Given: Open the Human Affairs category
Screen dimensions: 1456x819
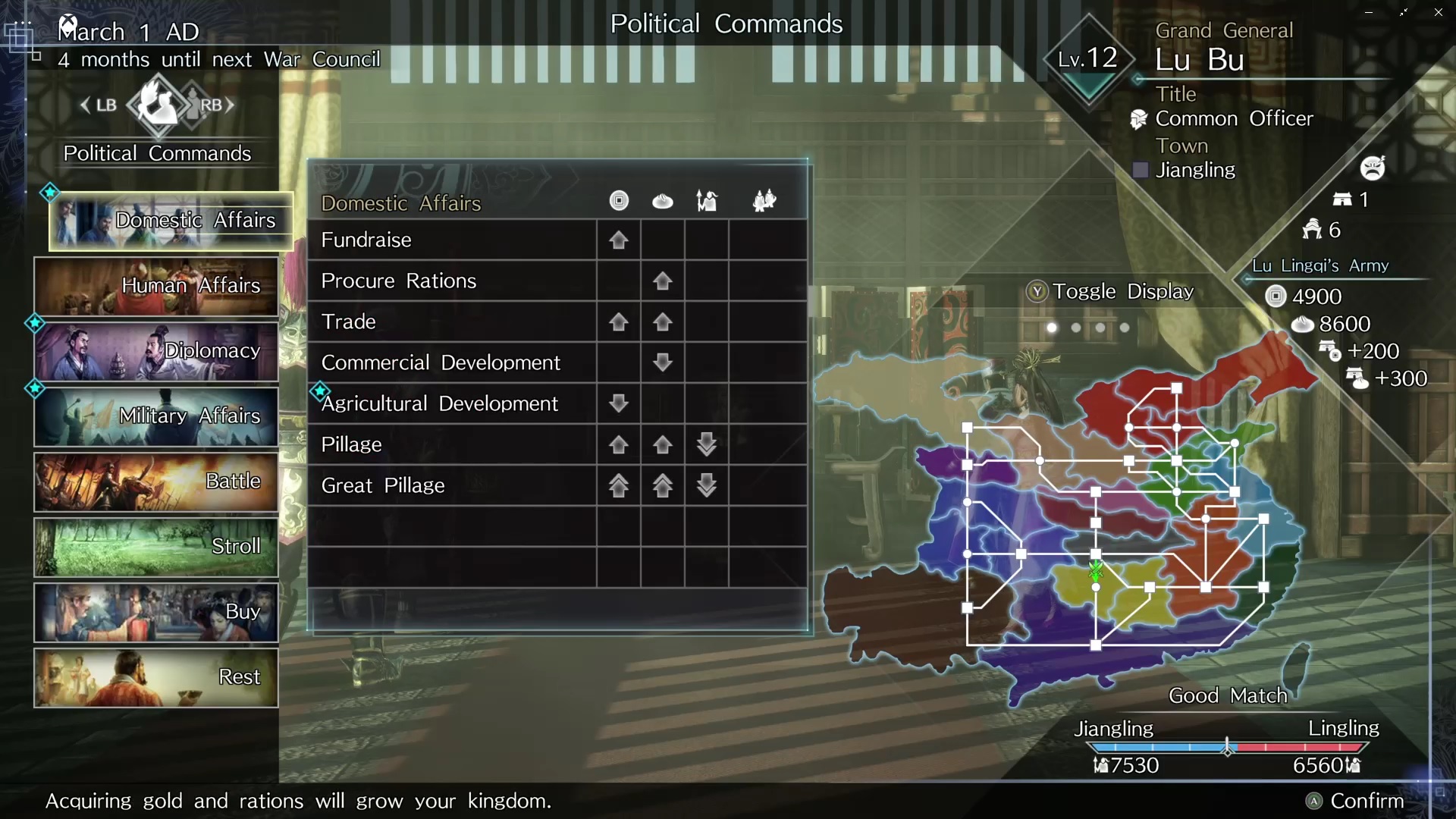Looking at the screenshot, I should 156,286.
